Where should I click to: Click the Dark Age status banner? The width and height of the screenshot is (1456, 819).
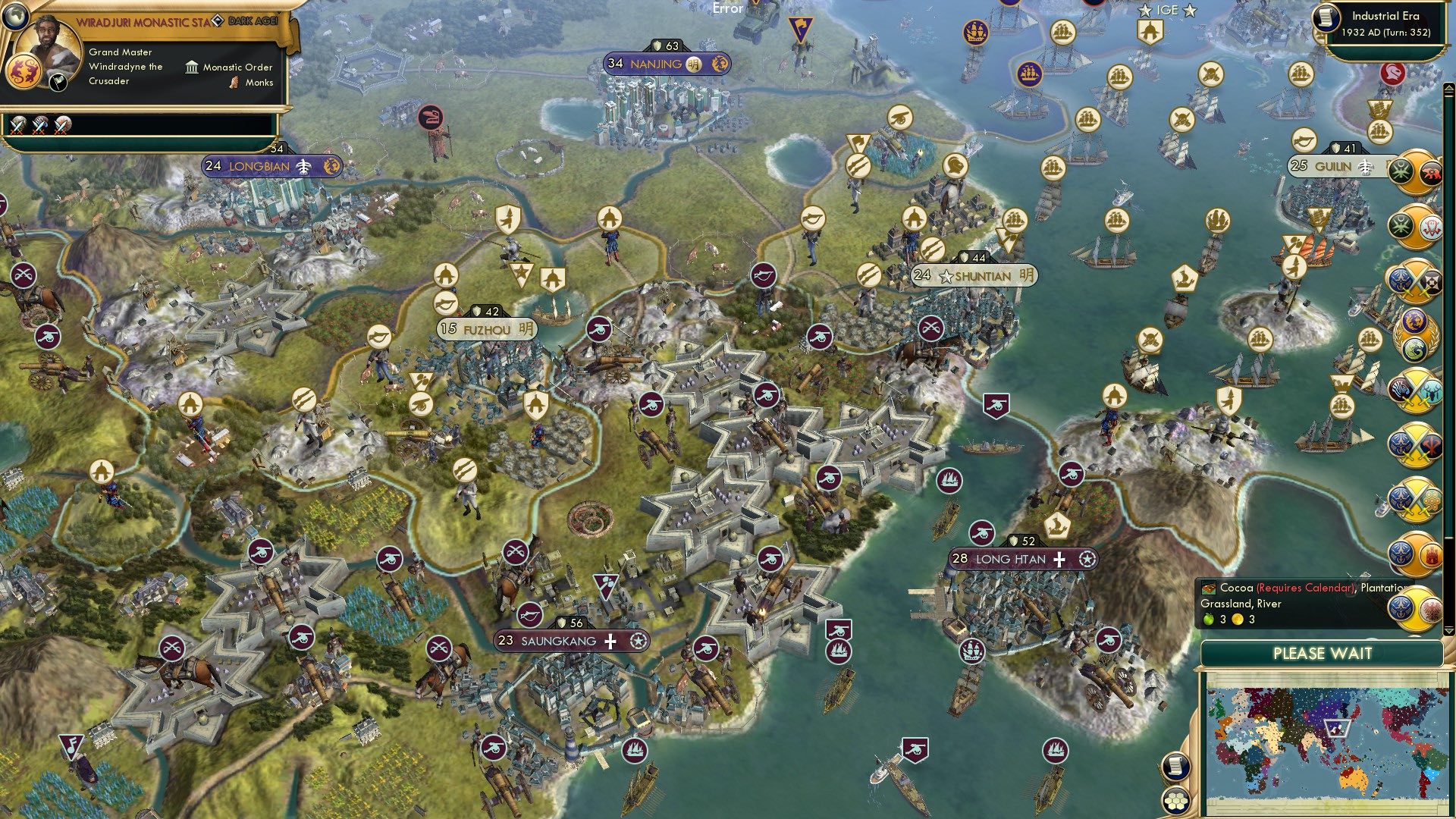click(253, 22)
